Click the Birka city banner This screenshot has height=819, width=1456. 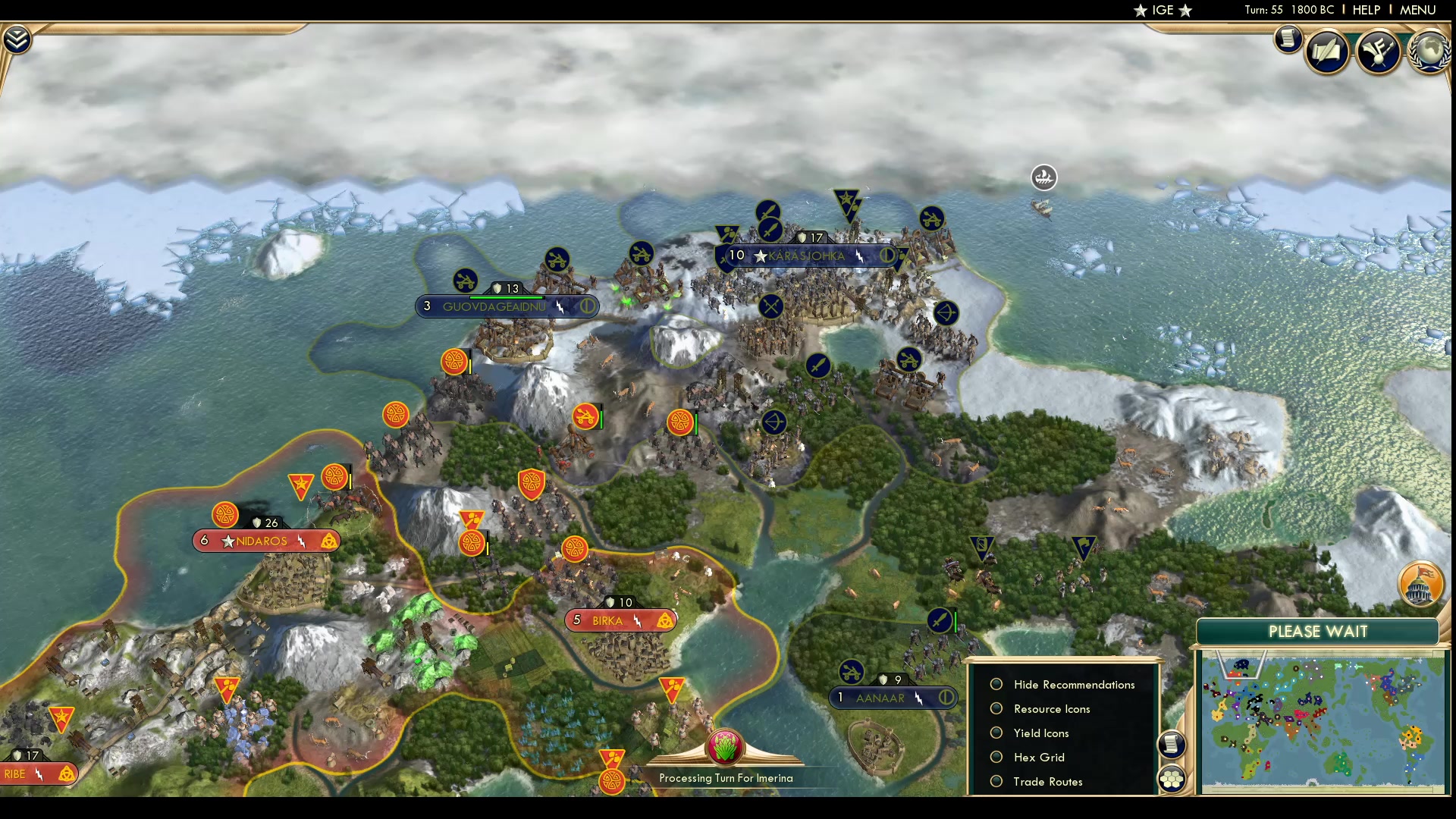607,621
